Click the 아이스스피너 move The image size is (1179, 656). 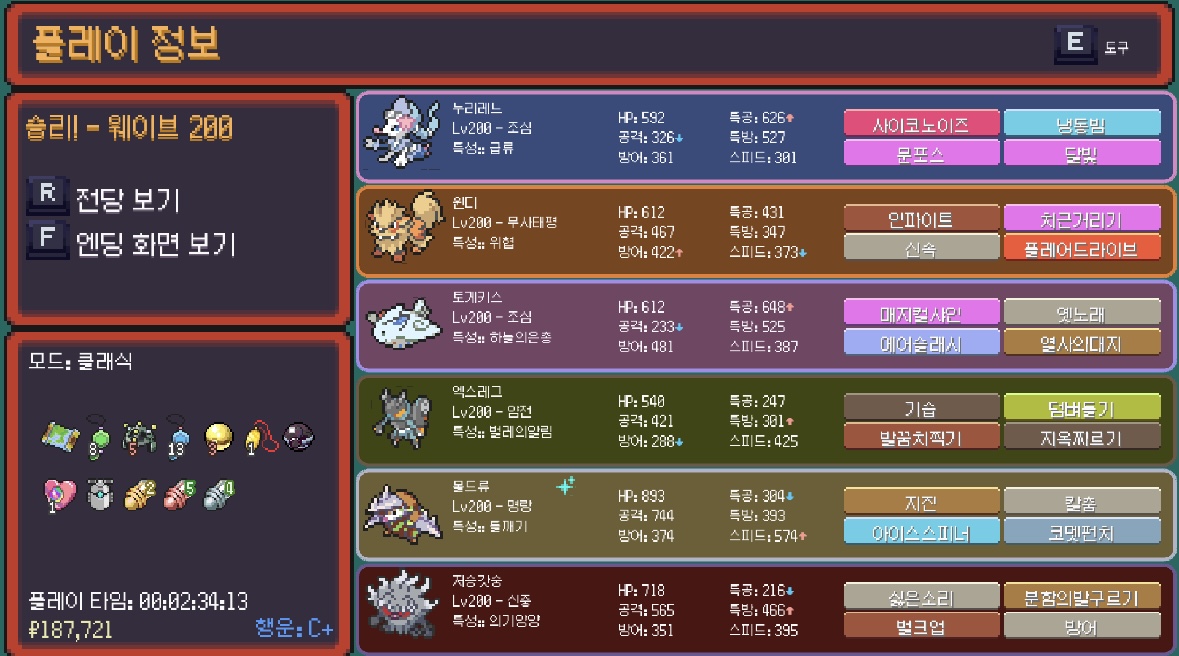921,531
